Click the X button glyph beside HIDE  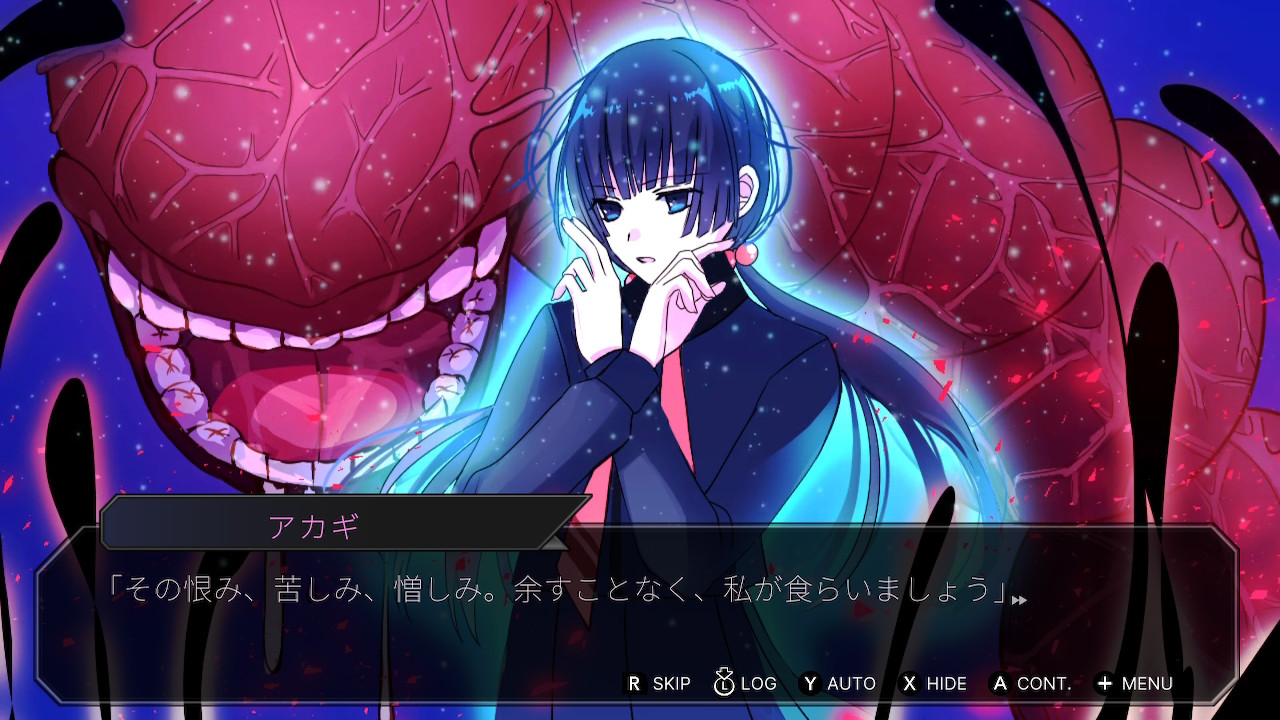908,683
